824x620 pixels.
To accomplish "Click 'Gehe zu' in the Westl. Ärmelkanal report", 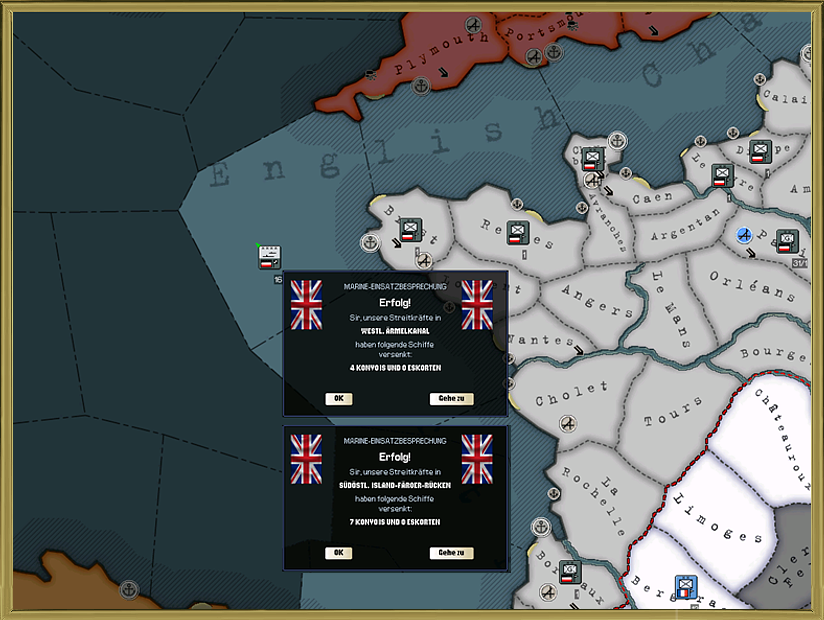I will (x=451, y=399).
